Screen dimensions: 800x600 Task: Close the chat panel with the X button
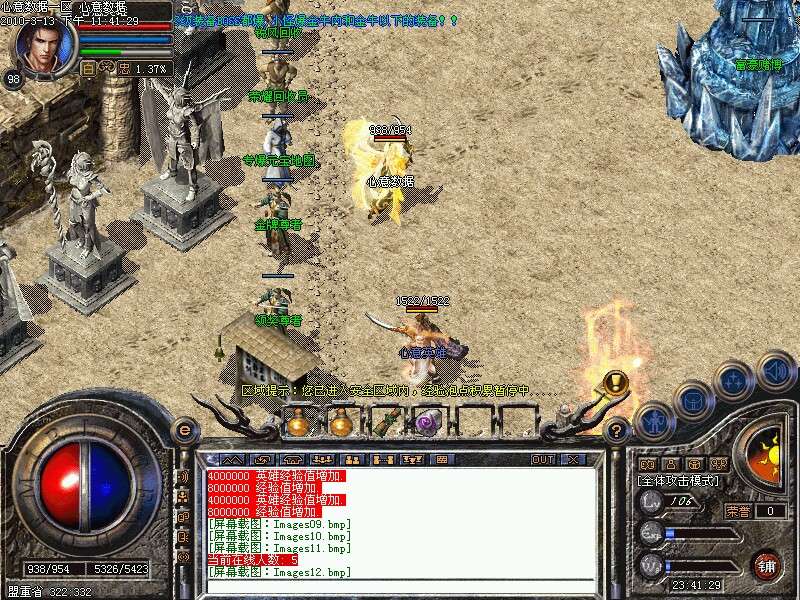point(572,460)
